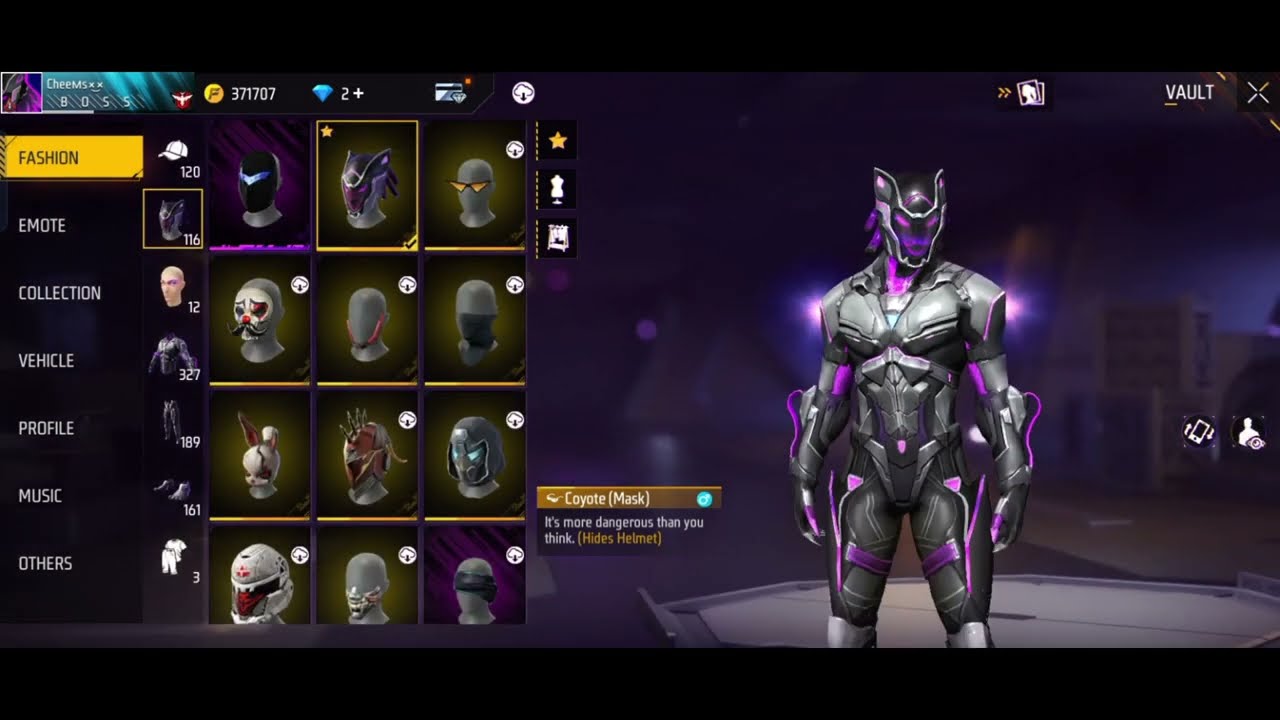
Task: Select the black mask with blue visor
Action: coord(259,184)
